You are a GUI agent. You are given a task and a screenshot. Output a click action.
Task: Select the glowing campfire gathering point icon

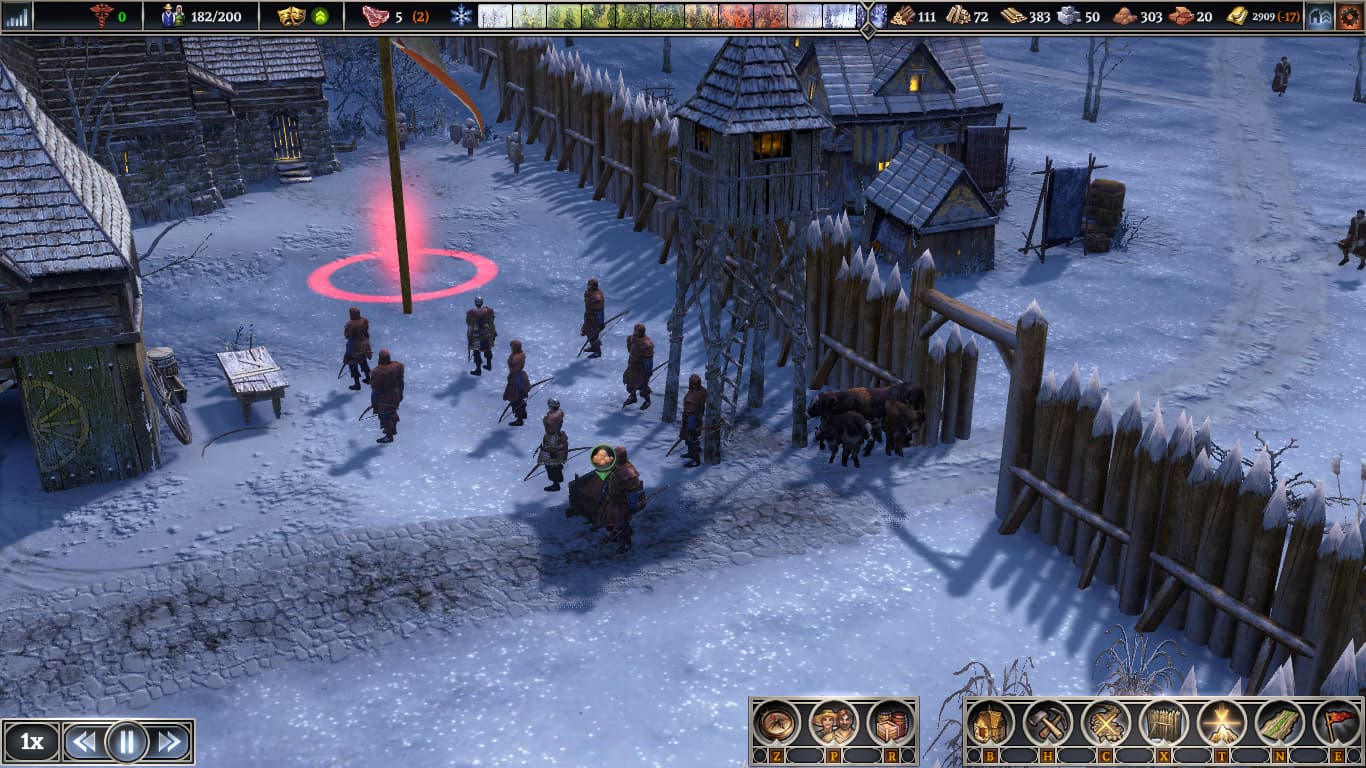pos(1222,722)
